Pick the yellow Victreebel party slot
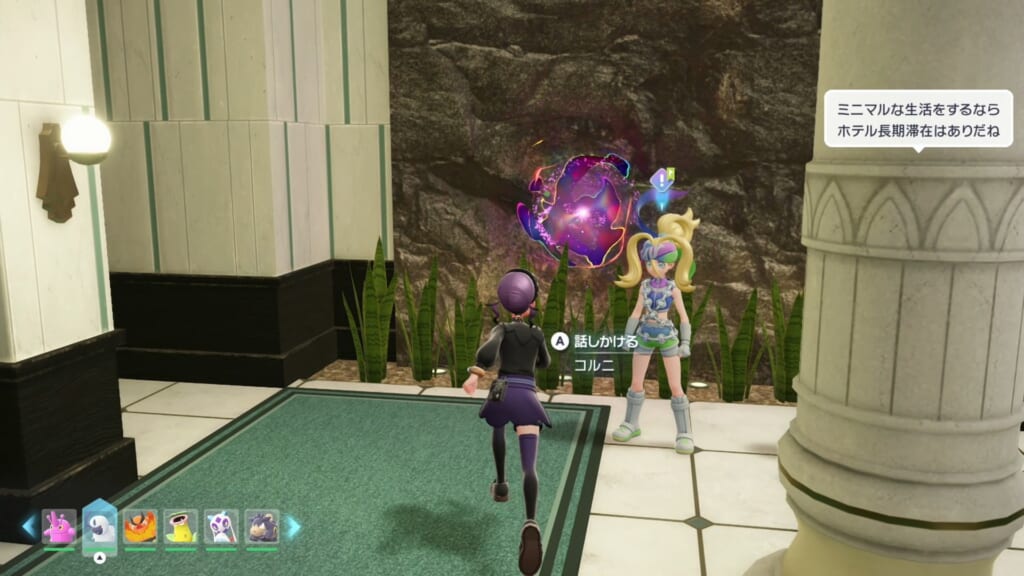The height and width of the screenshot is (576, 1024). pyautogui.click(x=180, y=527)
